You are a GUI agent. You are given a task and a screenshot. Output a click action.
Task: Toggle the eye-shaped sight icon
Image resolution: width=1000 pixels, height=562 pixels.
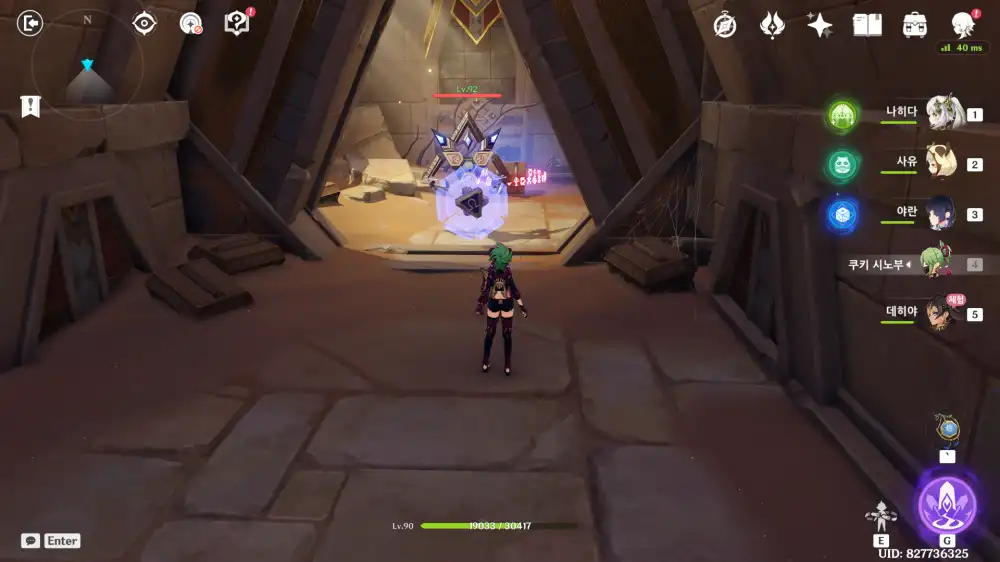coord(144,23)
